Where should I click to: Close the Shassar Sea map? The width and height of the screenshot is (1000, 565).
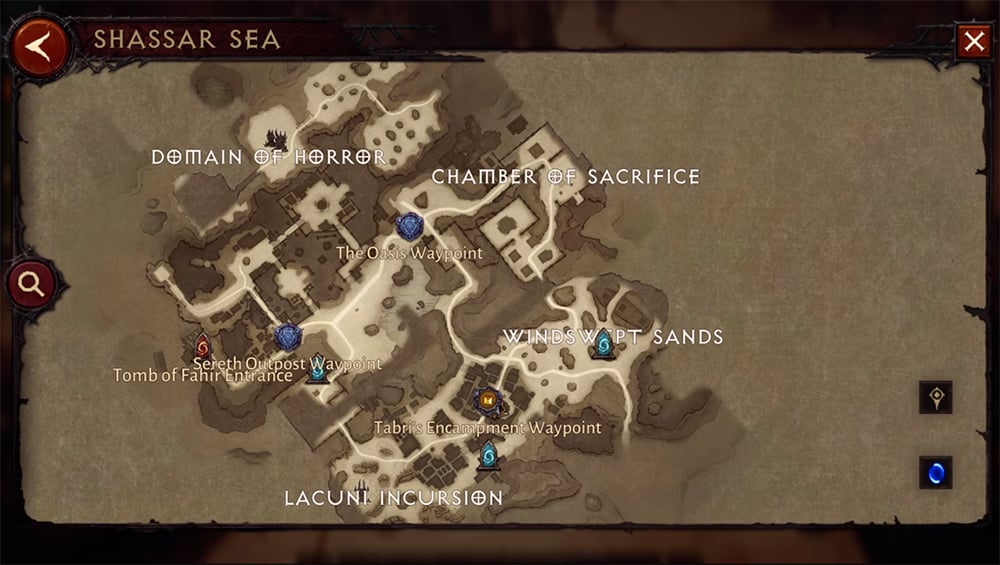point(973,42)
